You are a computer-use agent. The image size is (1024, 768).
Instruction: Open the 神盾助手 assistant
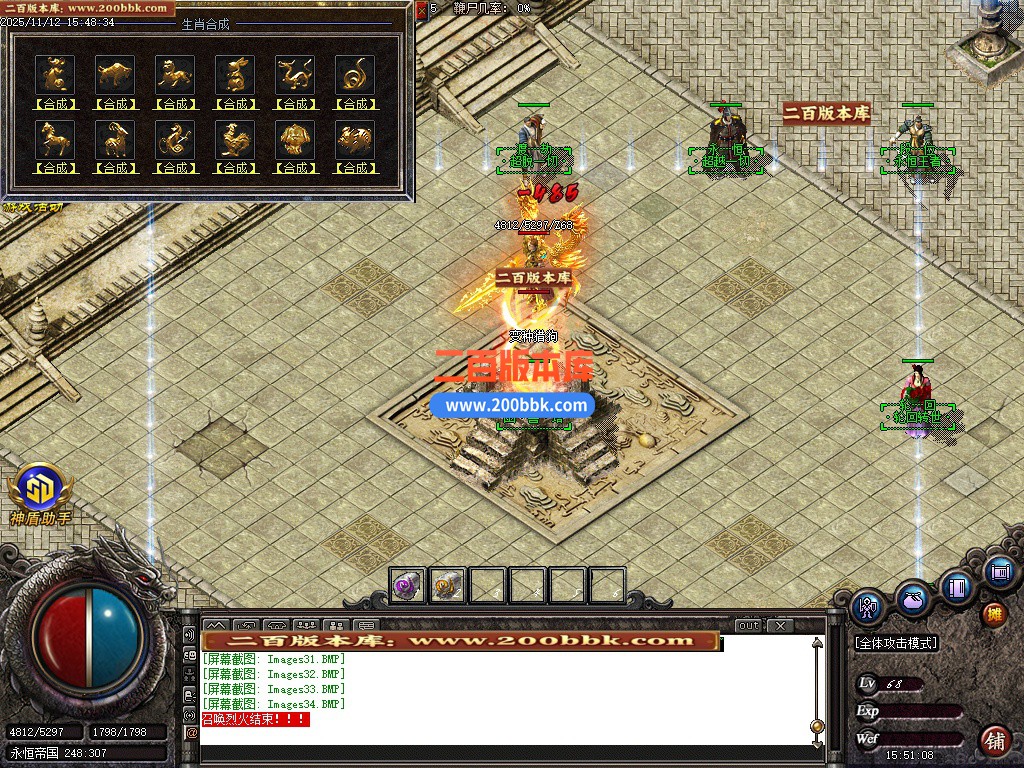pyautogui.click(x=41, y=494)
